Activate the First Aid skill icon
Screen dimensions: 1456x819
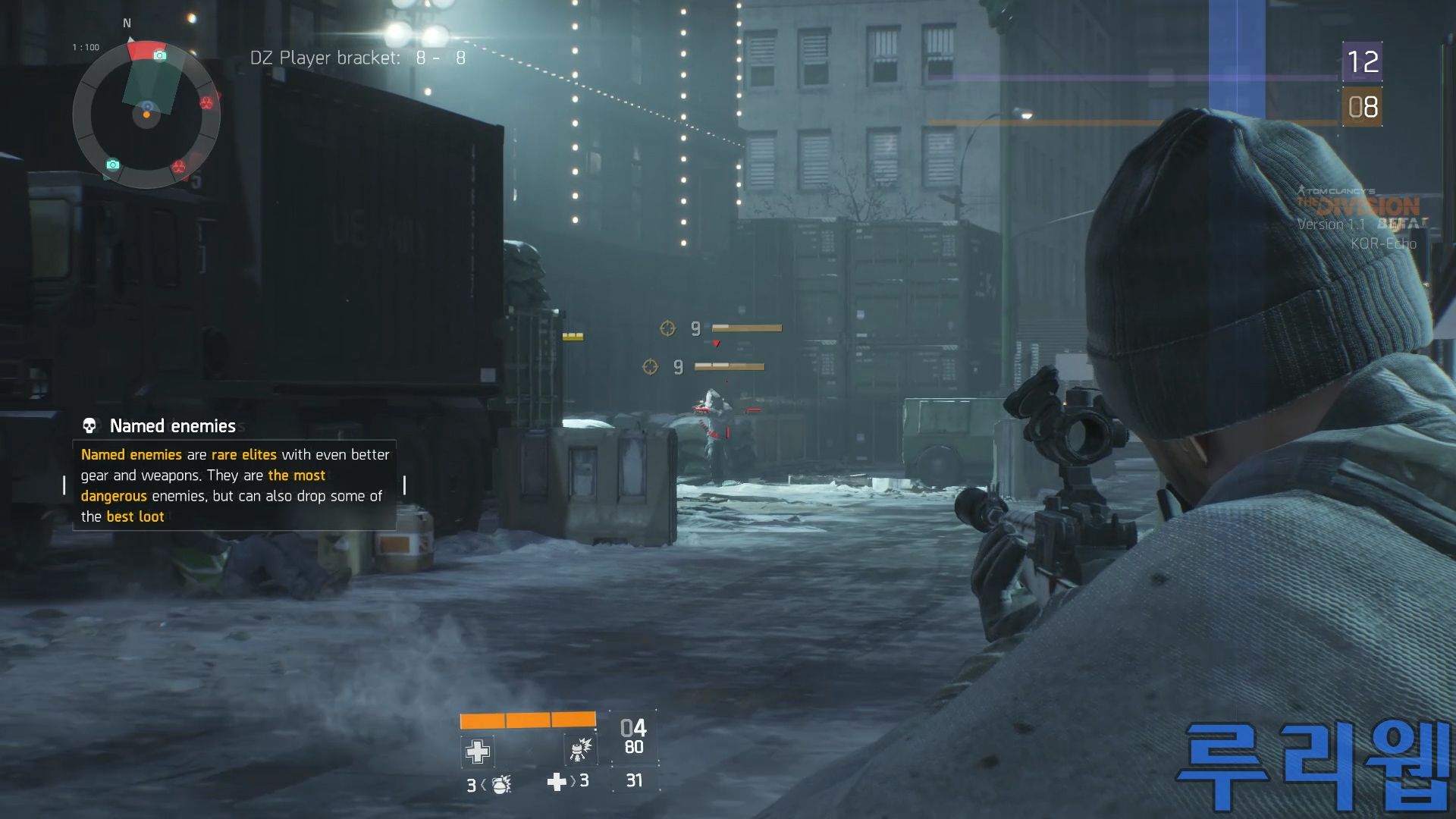tap(477, 752)
